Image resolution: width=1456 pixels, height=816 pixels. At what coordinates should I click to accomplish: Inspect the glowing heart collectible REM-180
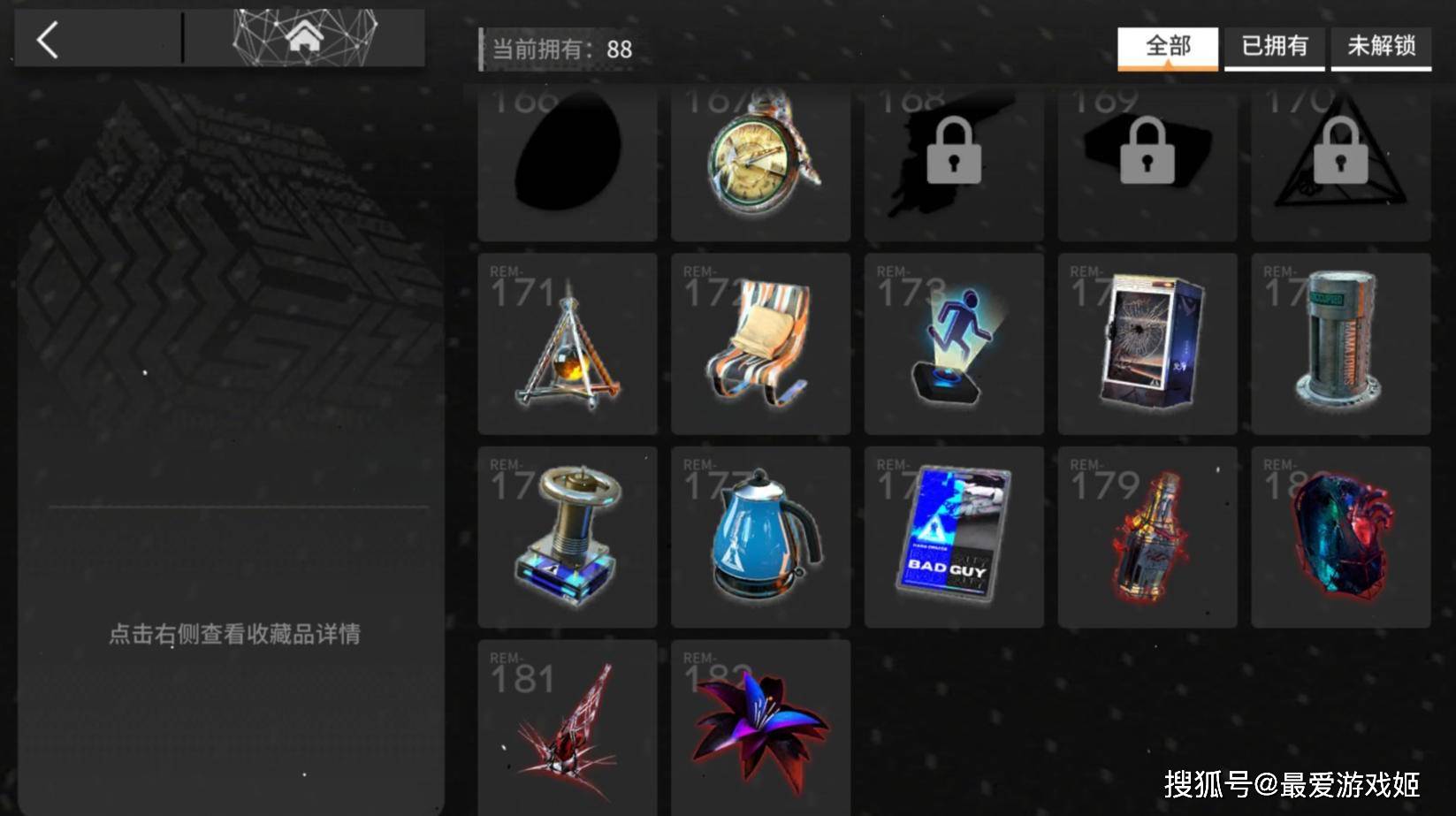(1340, 537)
